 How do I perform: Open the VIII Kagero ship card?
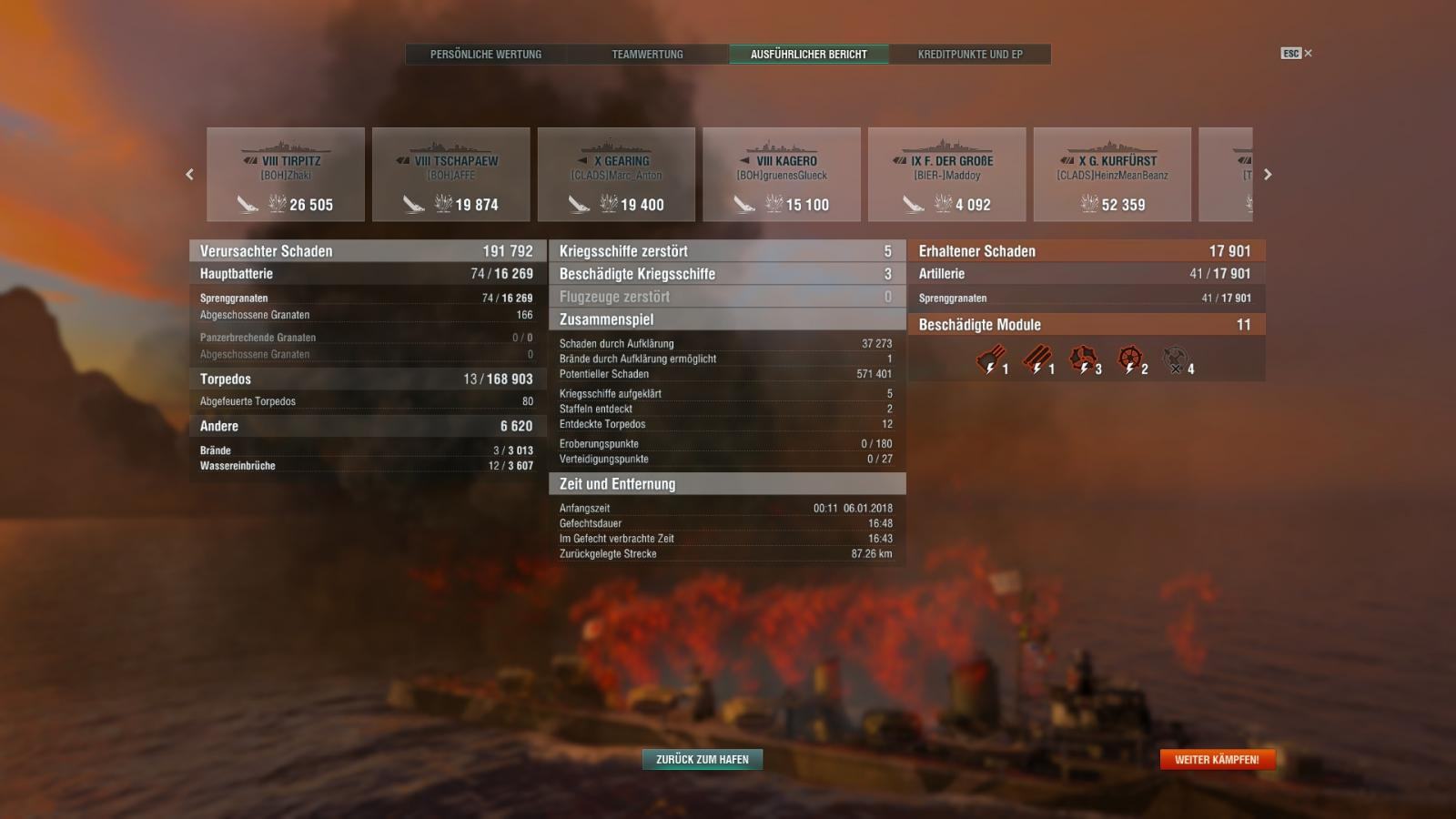782,175
